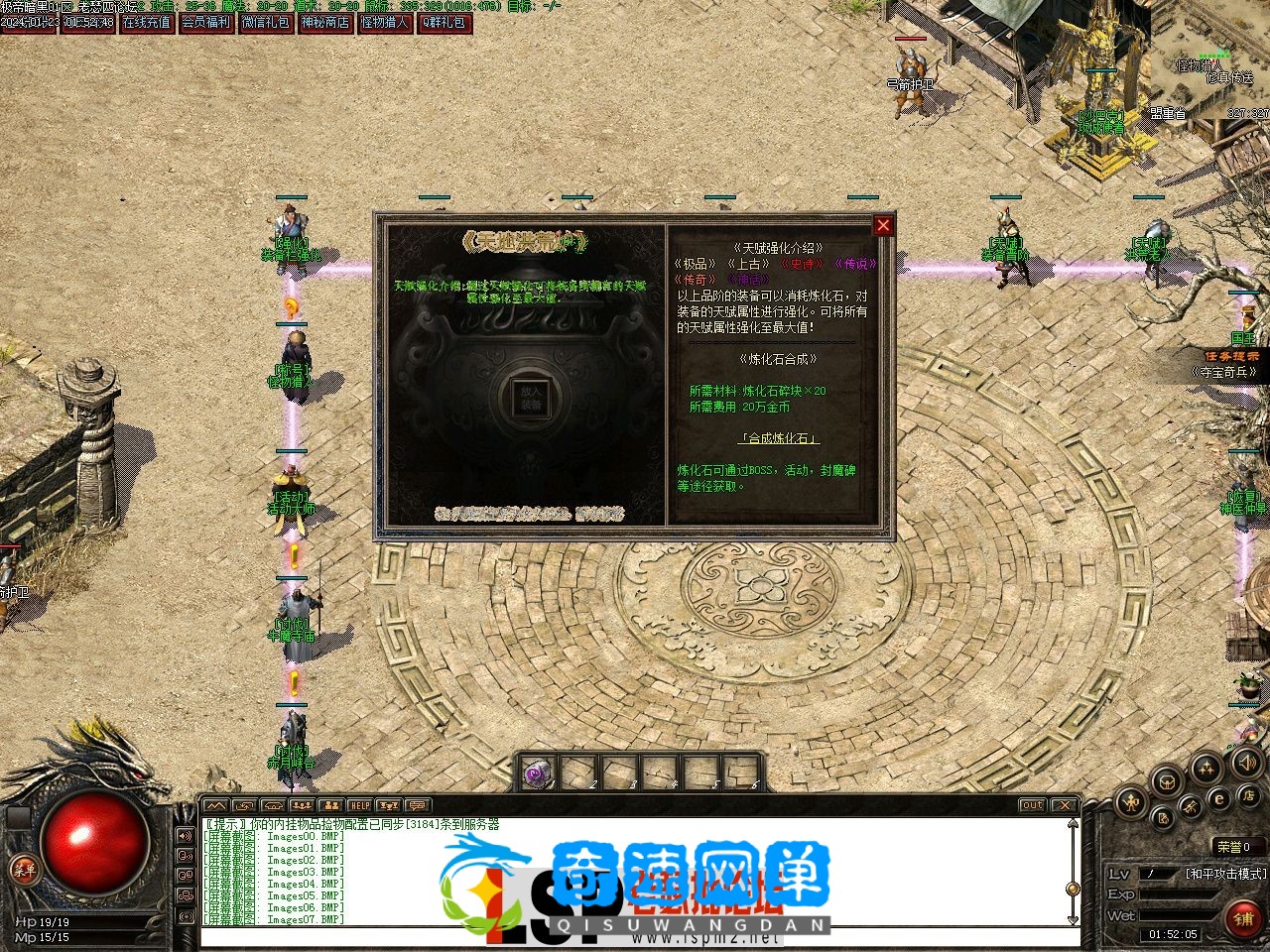1270x952 pixels.
Task: Open 在线充值 from the top bar
Action: (x=147, y=22)
